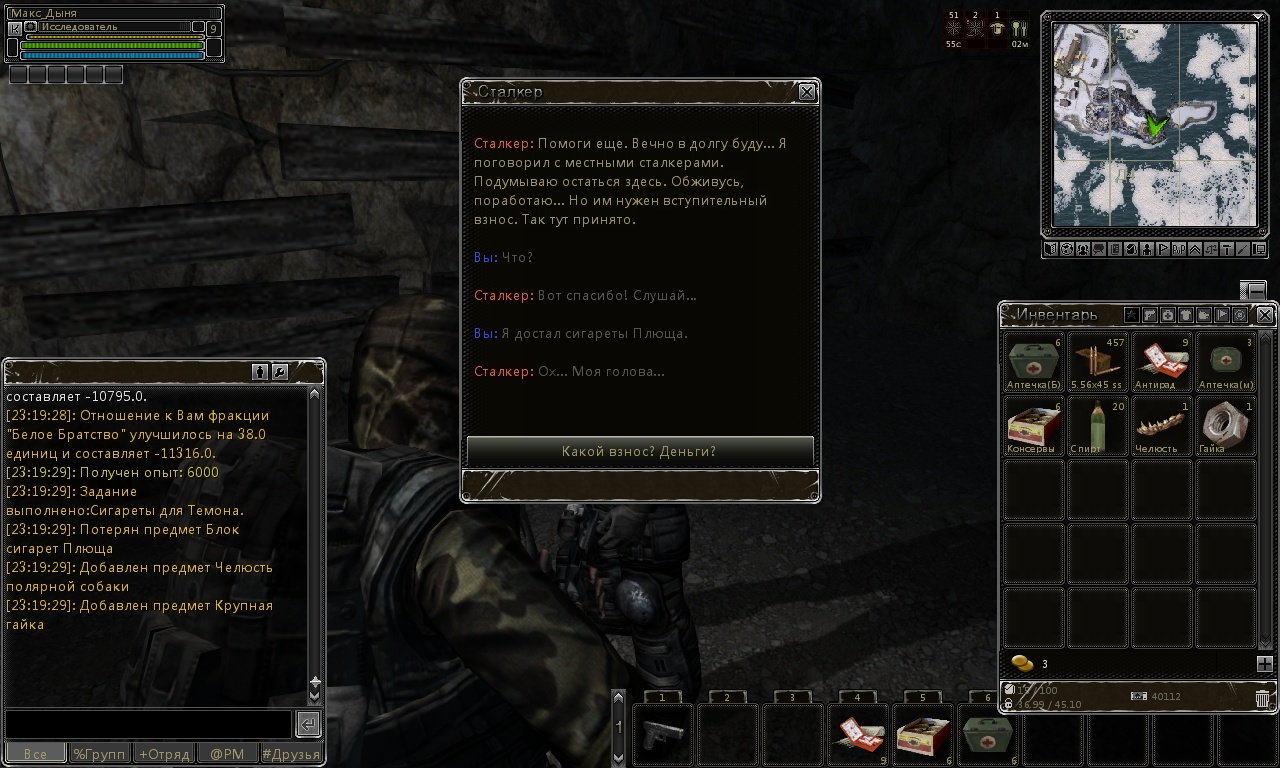
Task: Select the Консервы item in the inventory grid
Action: pyautogui.click(x=1034, y=425)
